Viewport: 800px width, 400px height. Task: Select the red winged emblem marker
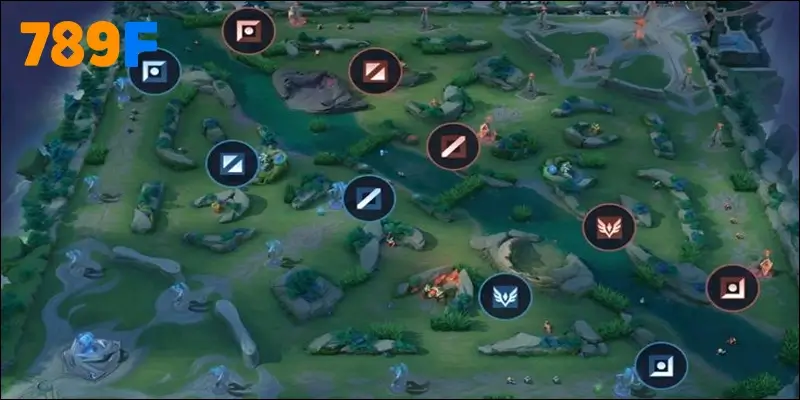coord(609,229)
